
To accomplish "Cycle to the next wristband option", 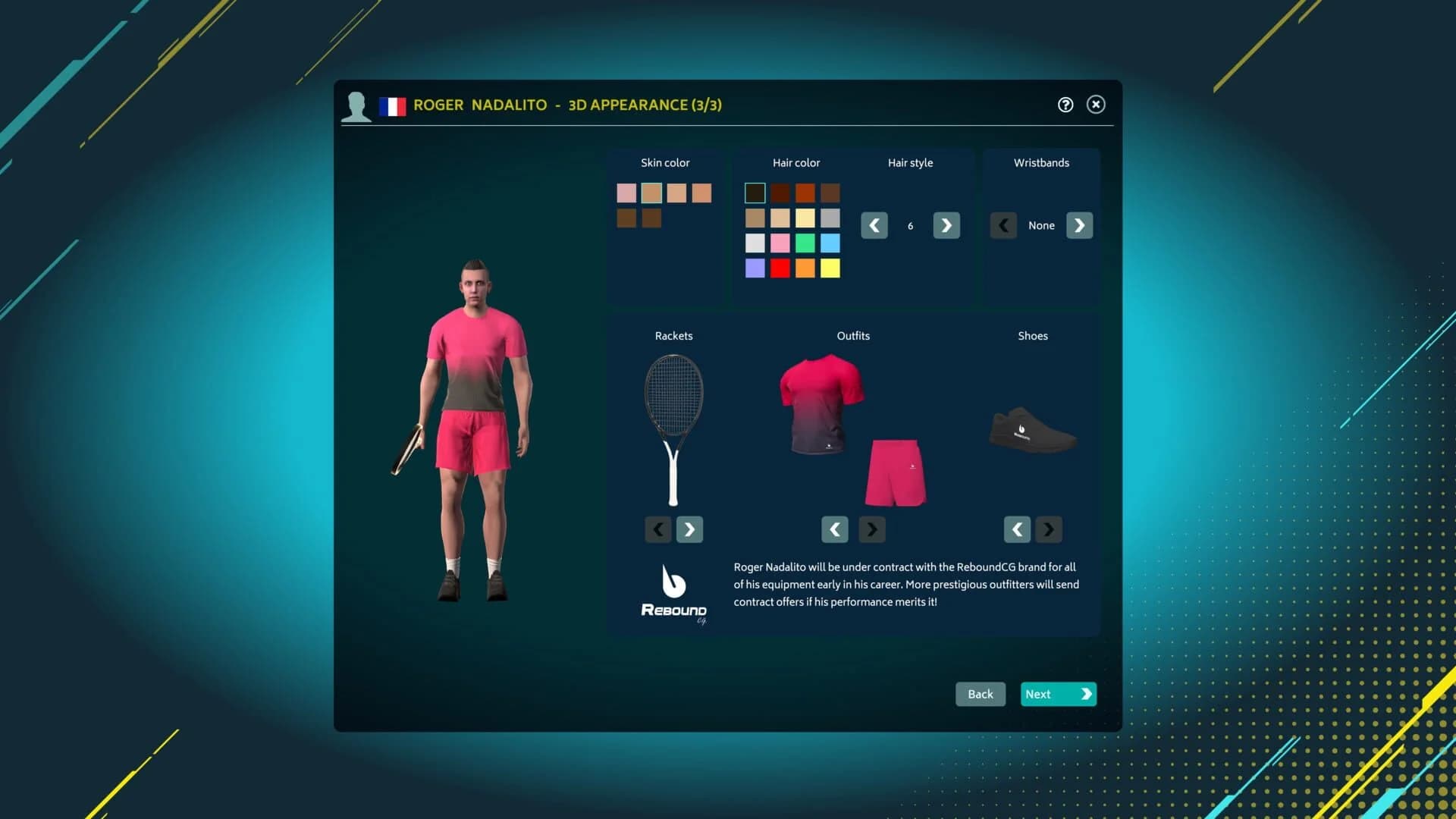I will pyautogui.click(x=1079, y=225).
